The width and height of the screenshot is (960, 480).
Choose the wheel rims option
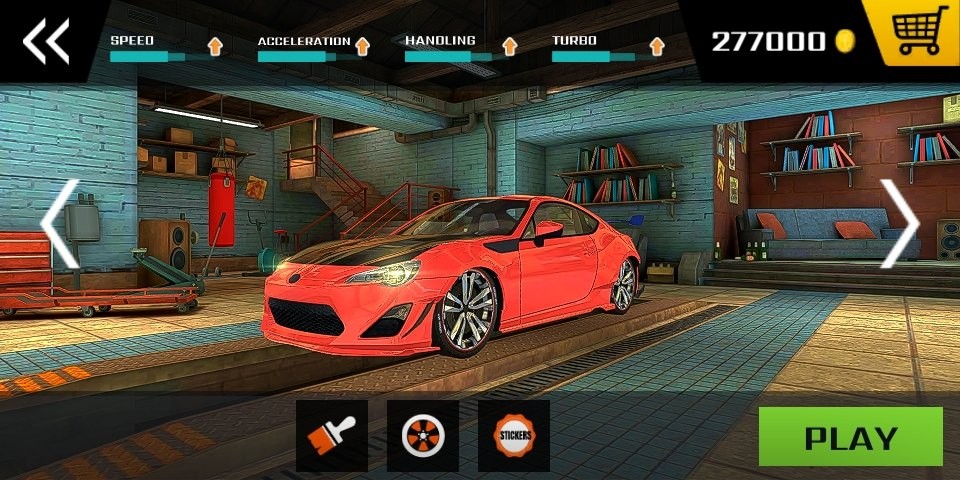click(422, 436)
